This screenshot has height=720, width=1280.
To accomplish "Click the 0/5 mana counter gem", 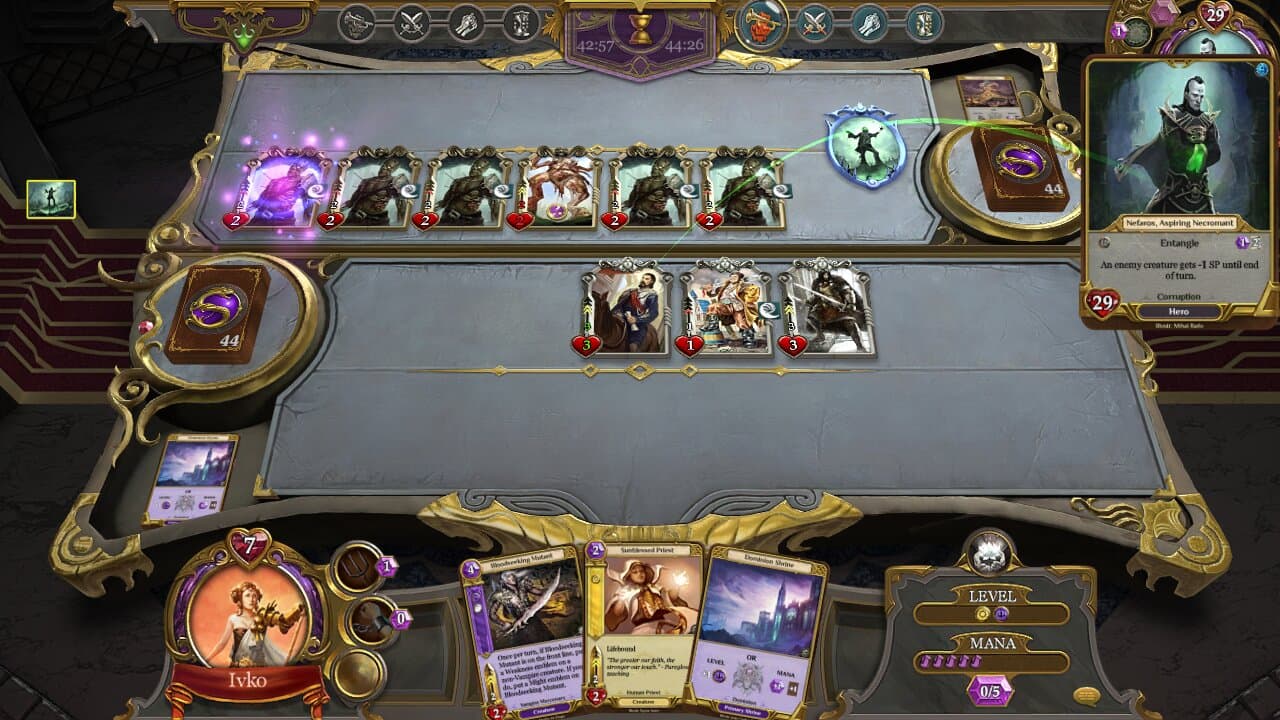I will (x=990, y=690).
